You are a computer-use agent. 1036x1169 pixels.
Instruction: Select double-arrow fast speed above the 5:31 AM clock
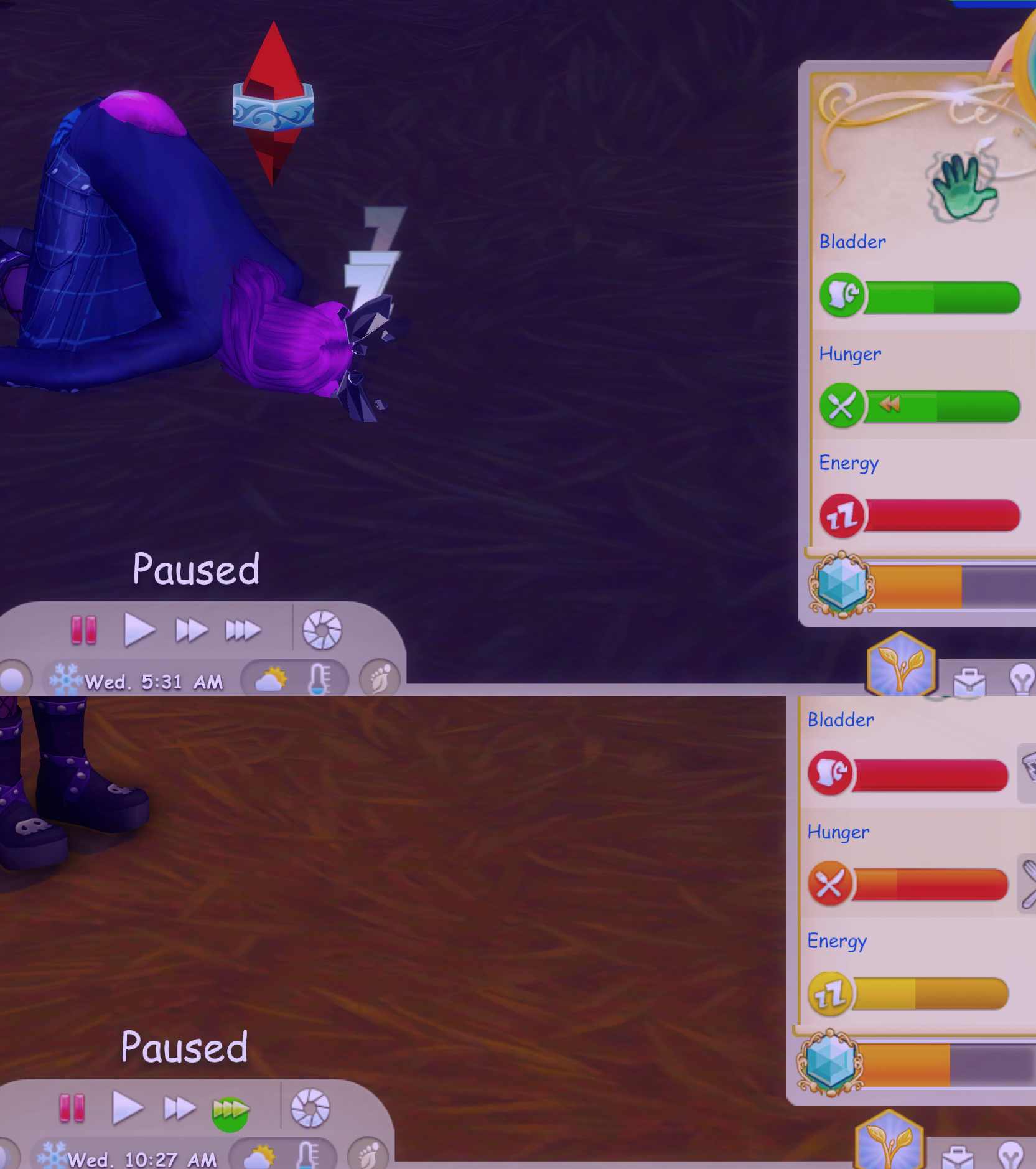click(190, 630)
